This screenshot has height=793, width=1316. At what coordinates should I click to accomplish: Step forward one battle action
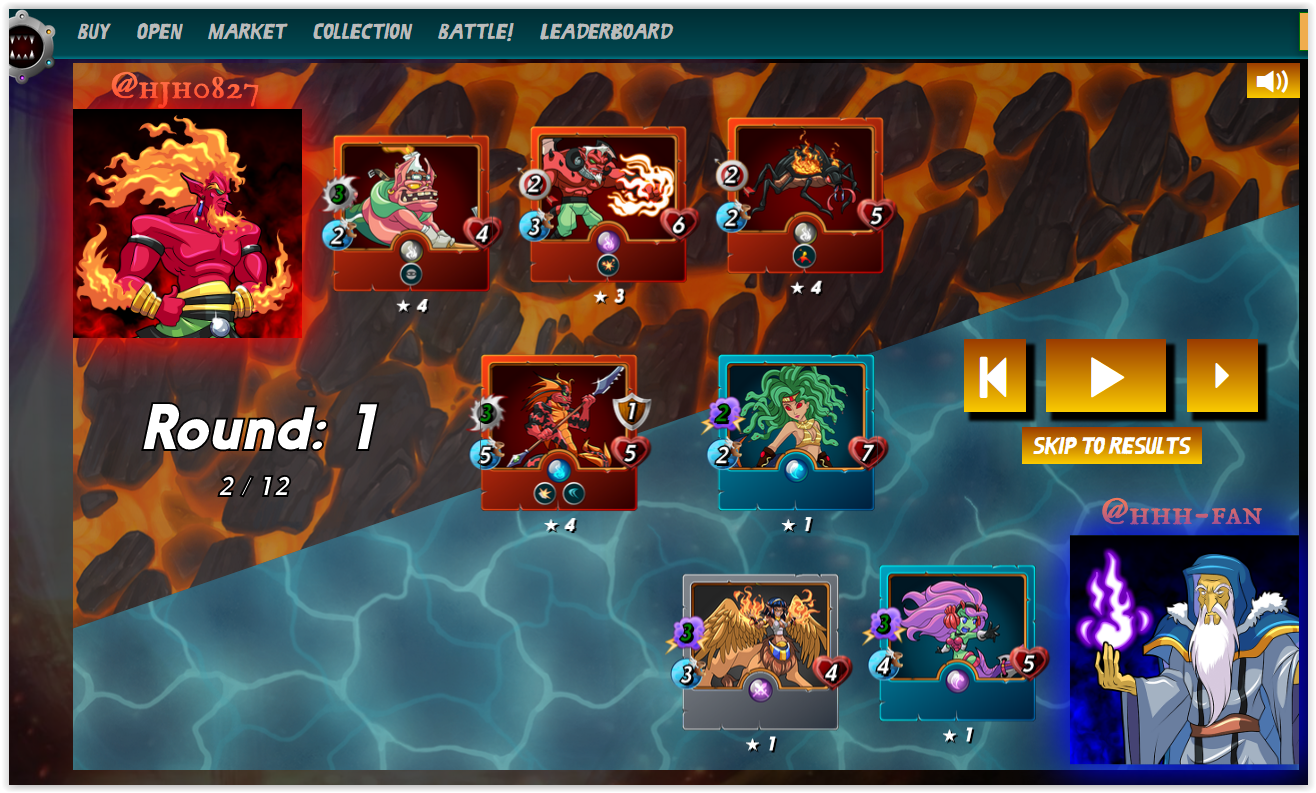tap(1222, 376)
